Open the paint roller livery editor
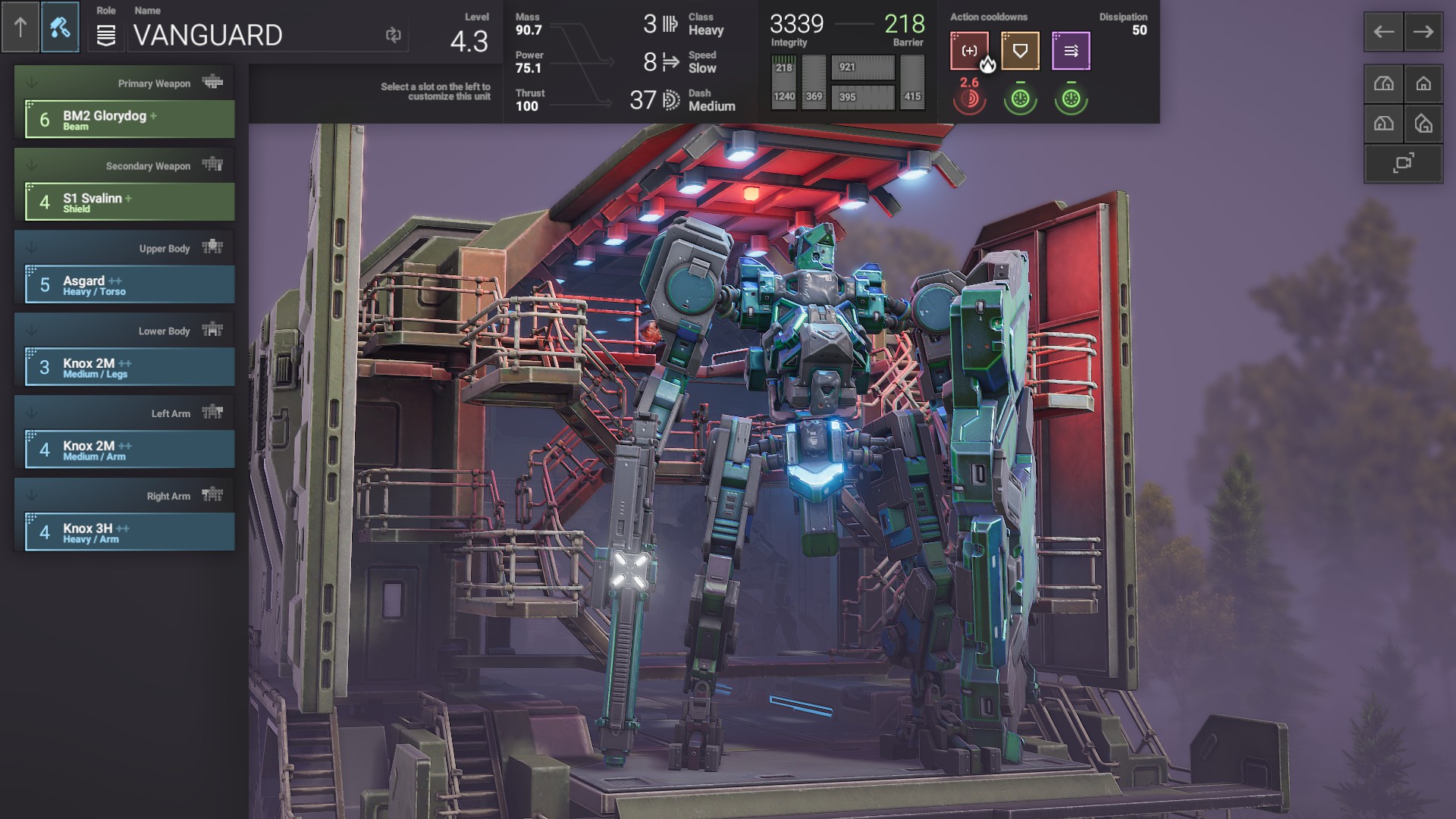Screen dimensions: 1456x819 tap(60, 28)
